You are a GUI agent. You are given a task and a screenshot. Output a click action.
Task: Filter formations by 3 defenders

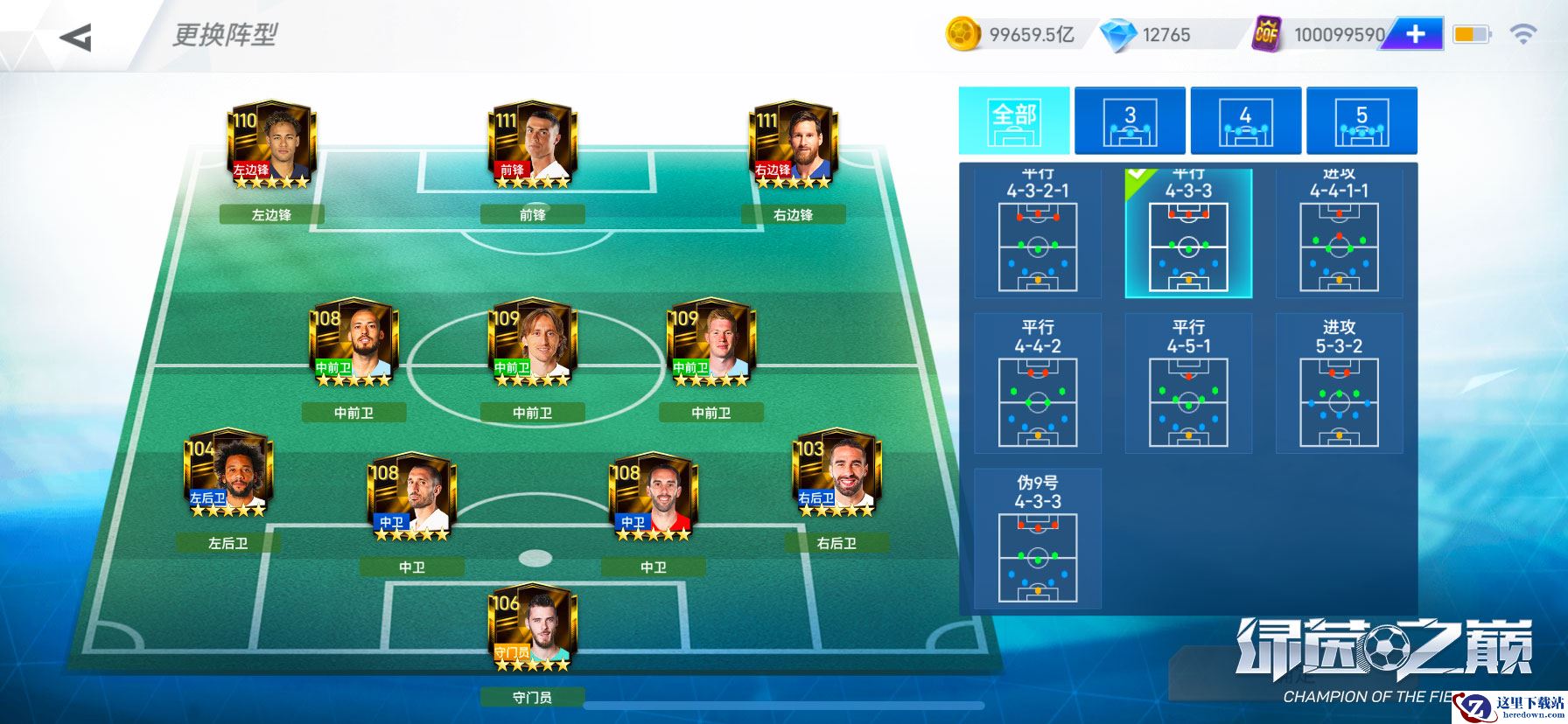[1130, 121]
